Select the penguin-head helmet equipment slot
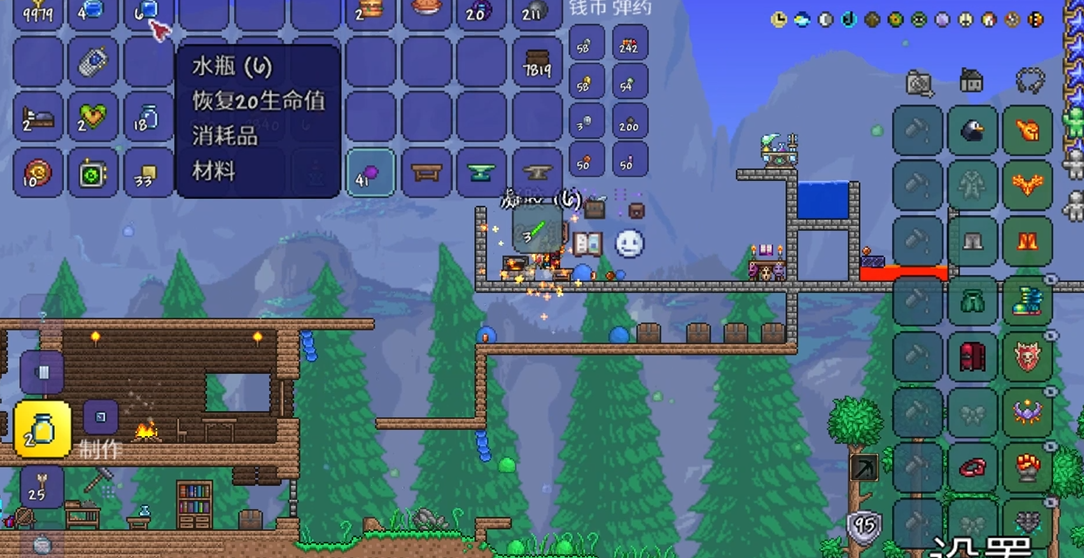Screen dimensions: 1084x558 pyautogui.click(x=972, y=130)
